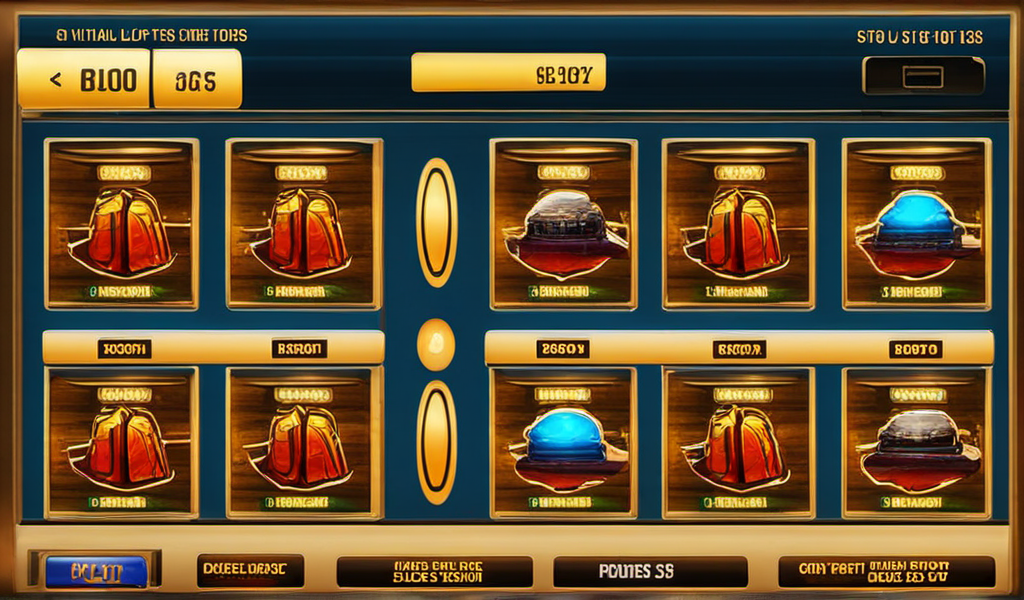Select the small round gold button between the ovals
Screen dimensions: 1024x600
coord(435,345)
